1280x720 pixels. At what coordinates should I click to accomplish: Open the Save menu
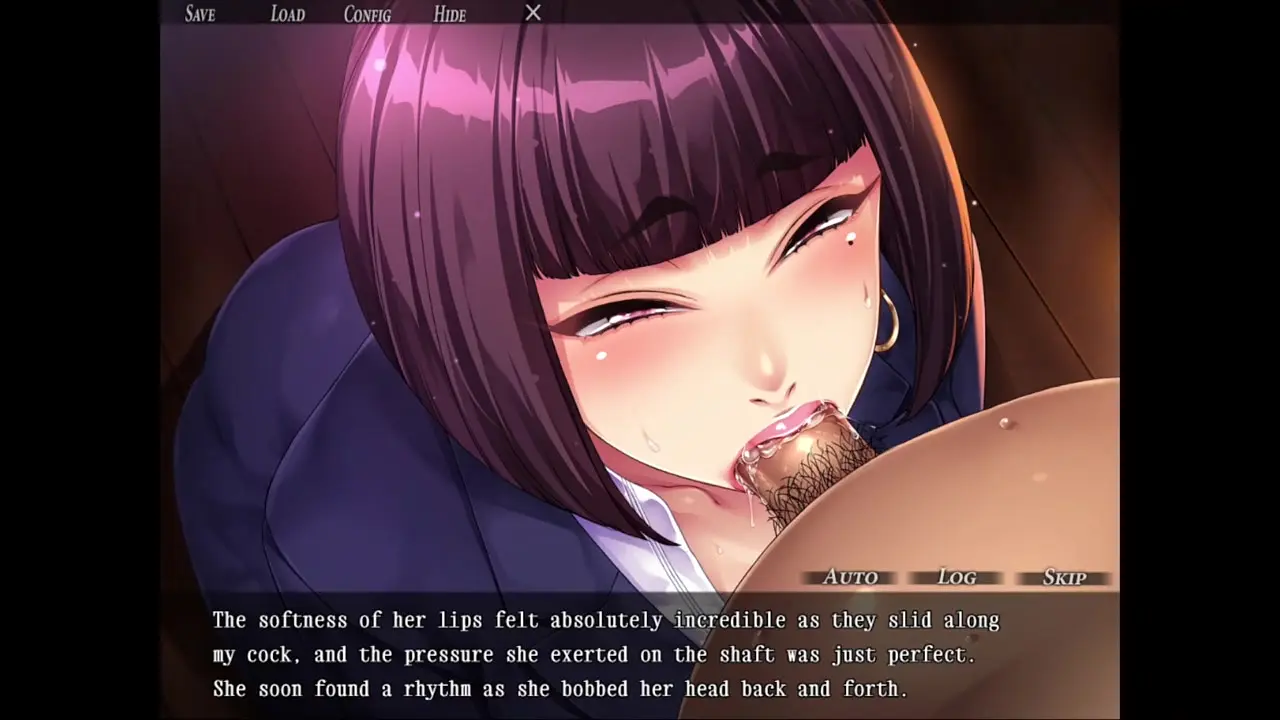click(200, 14)
